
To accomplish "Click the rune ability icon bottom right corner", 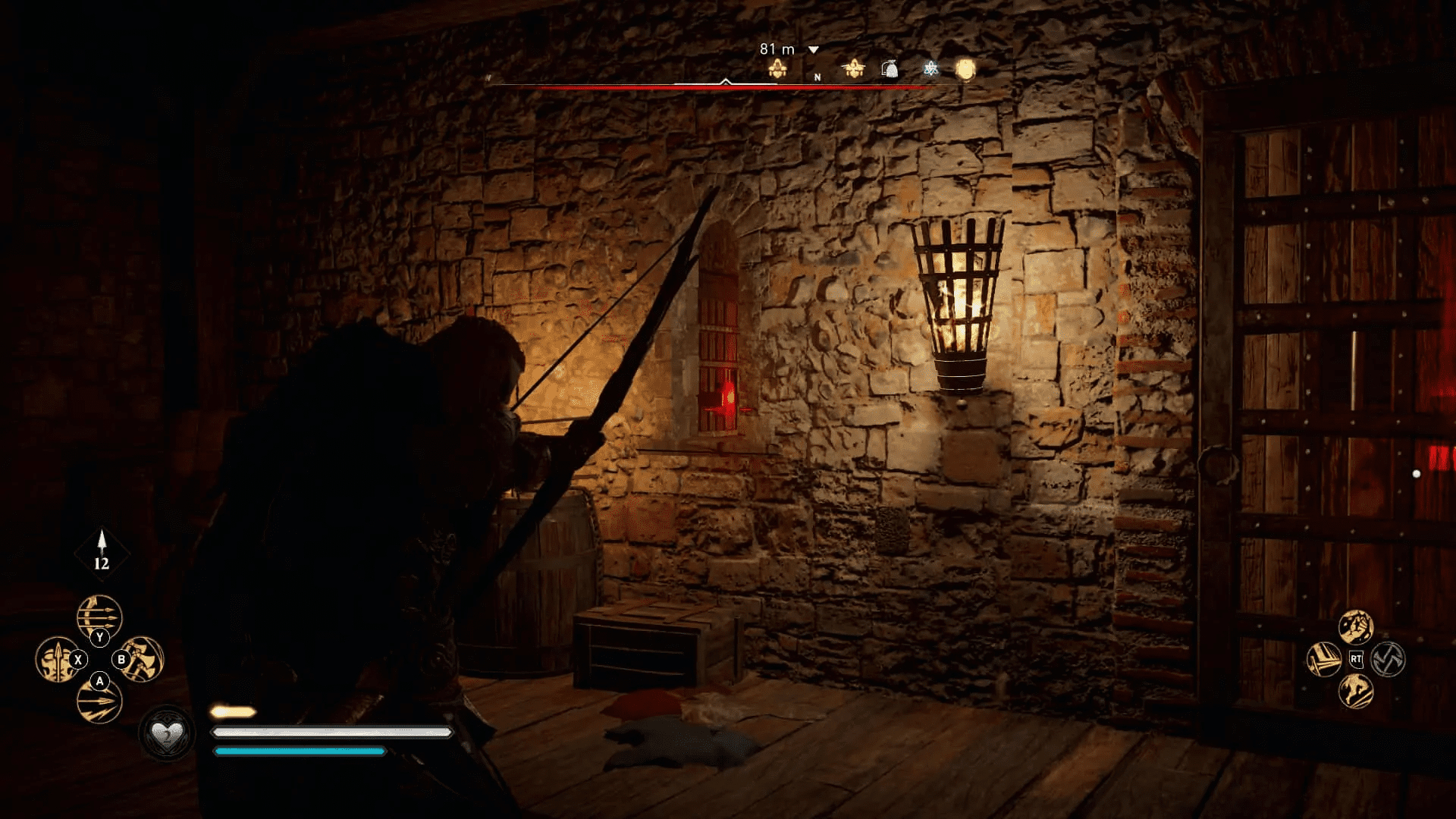I will pos(1388,659).
